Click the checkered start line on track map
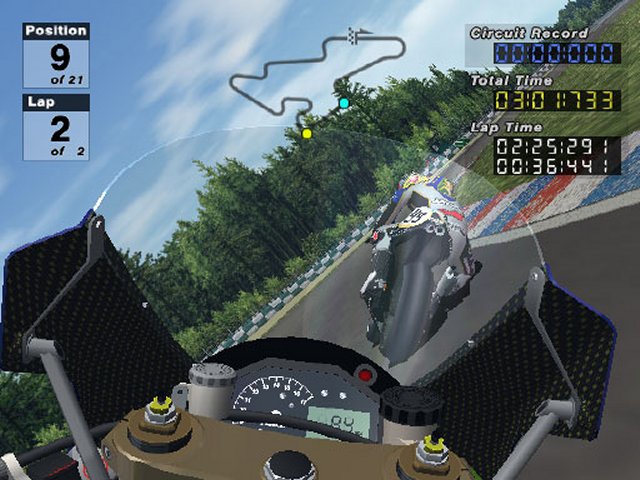Screen dimensions: 640x480 (353, 35)
